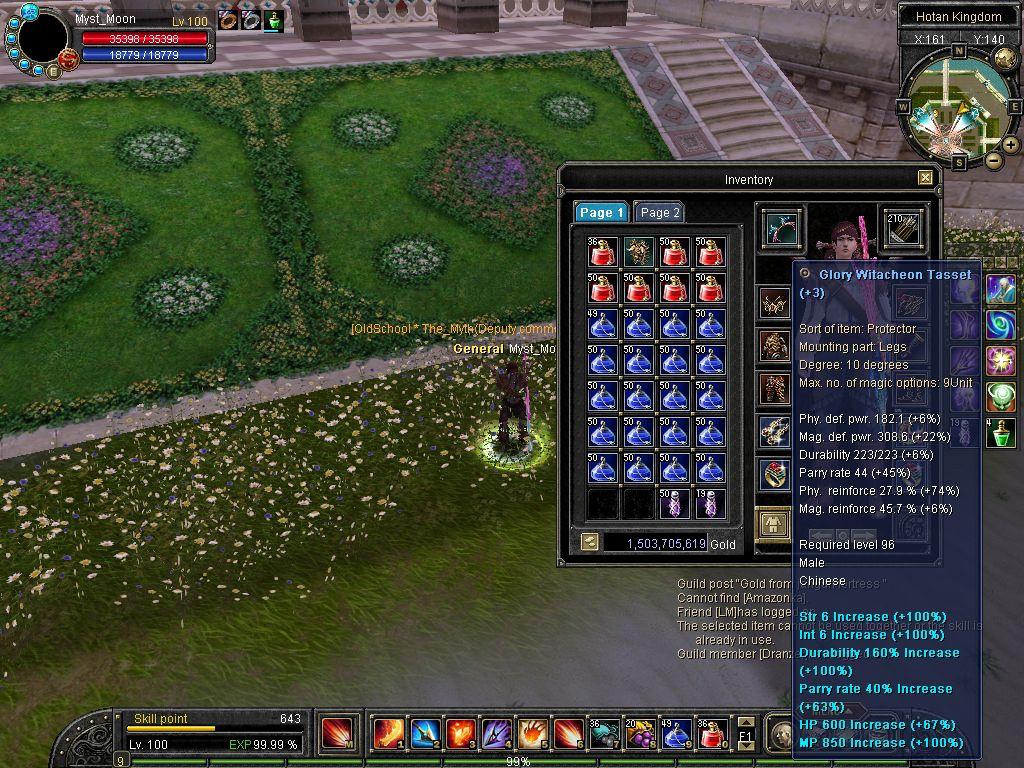Use the grapes item in the hotbar
This screenshot has width=1024, height=768.
click(640, 734)
